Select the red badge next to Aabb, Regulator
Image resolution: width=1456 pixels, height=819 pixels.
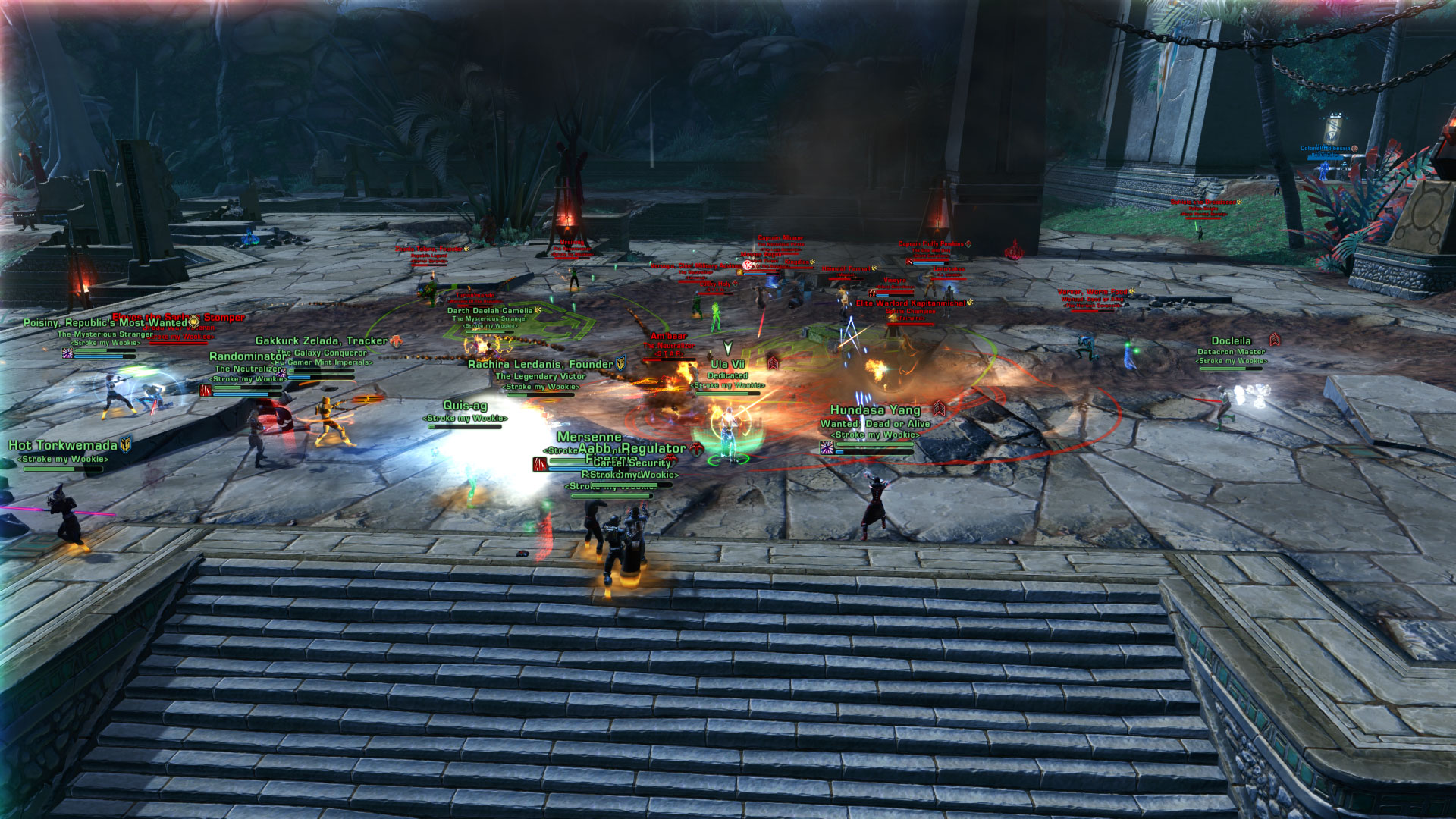point(696,450)
